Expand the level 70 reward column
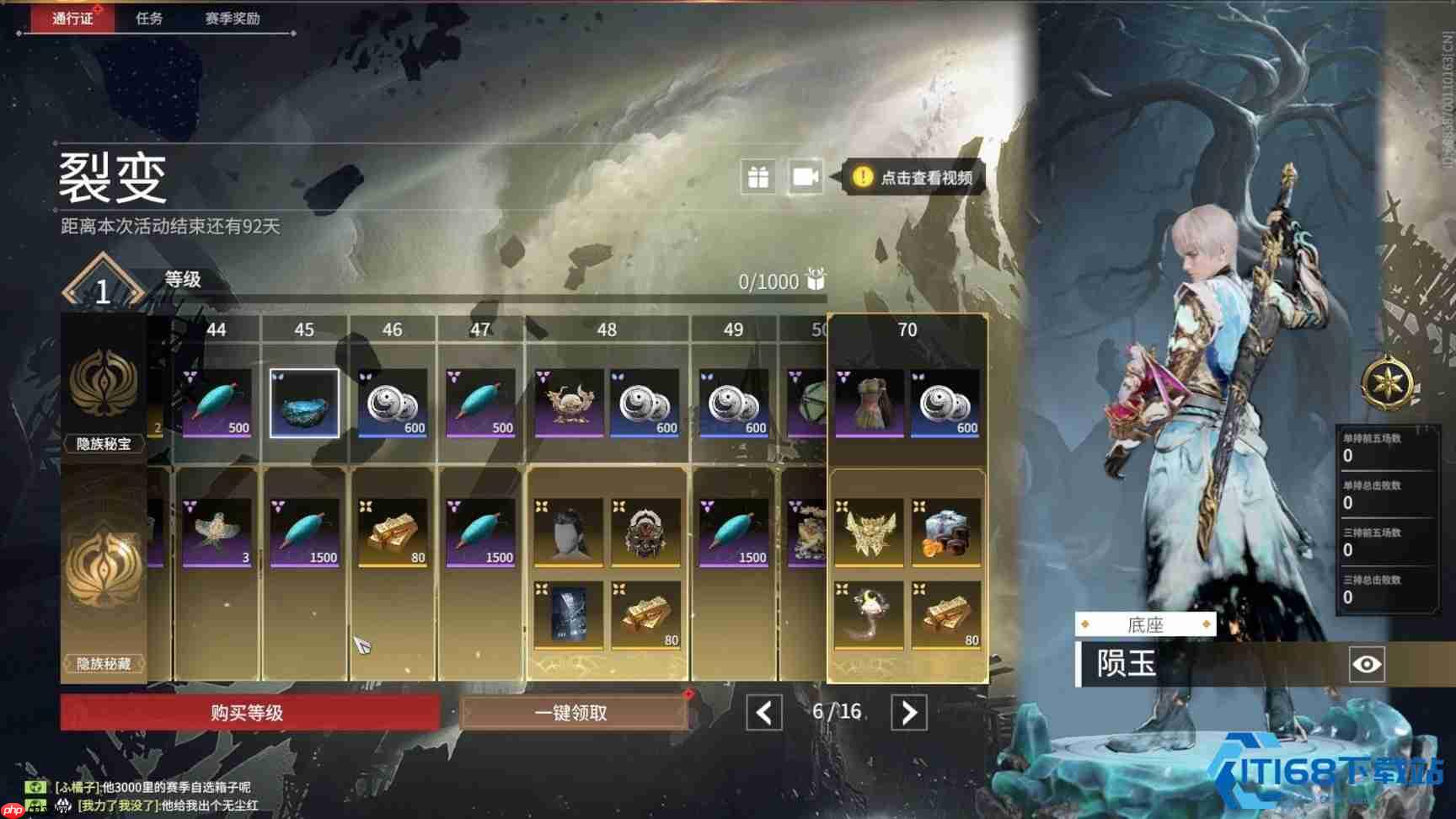Viewport: 1456px width, 819px height. pos(907,330)
